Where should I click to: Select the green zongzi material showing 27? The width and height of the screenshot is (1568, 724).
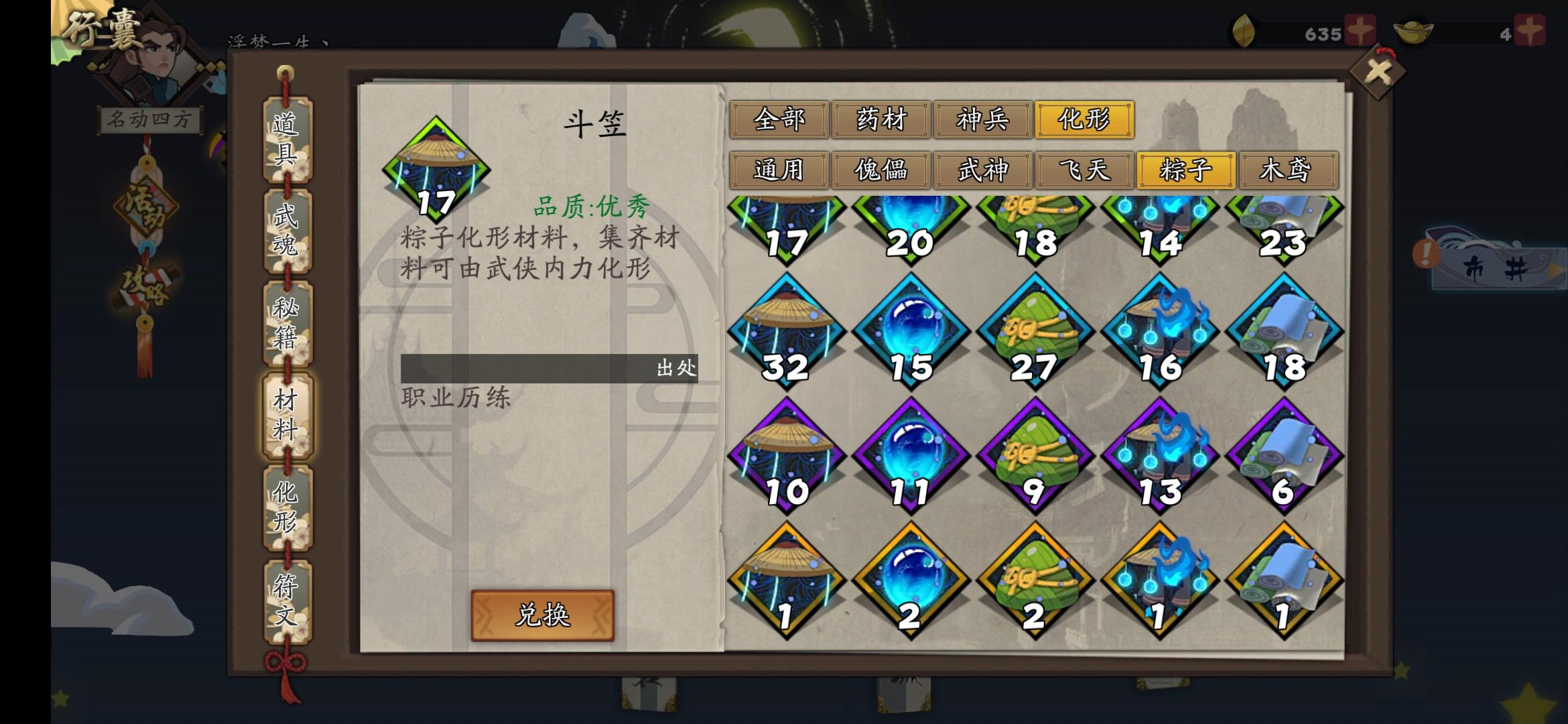tap(1035, 328)
